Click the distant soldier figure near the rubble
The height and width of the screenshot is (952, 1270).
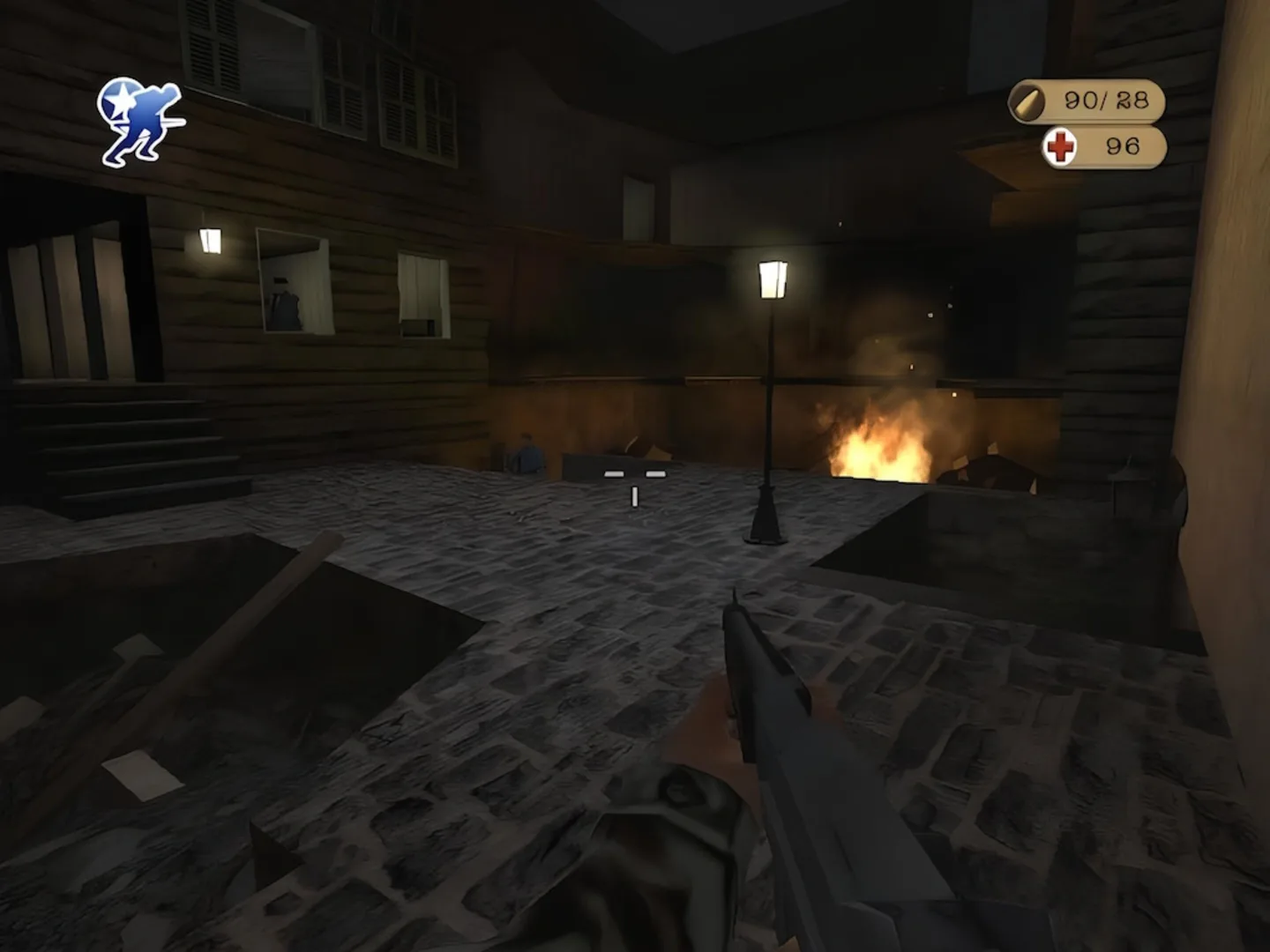tap(525, 451)
